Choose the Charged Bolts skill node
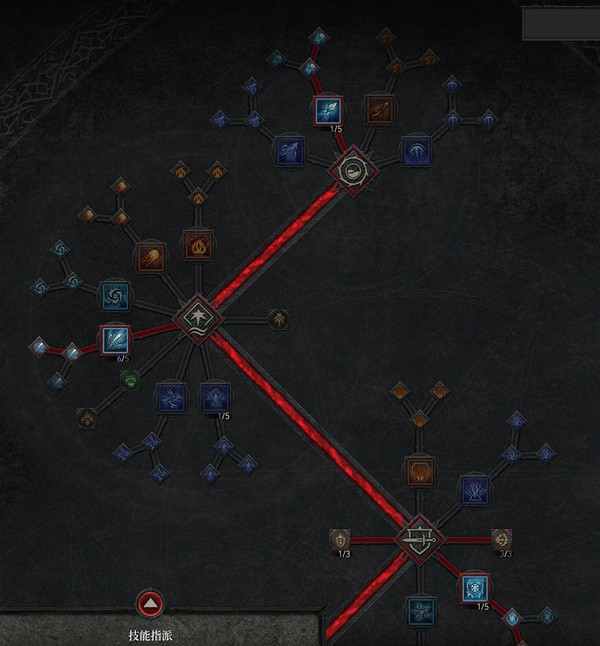 [170, 397]
